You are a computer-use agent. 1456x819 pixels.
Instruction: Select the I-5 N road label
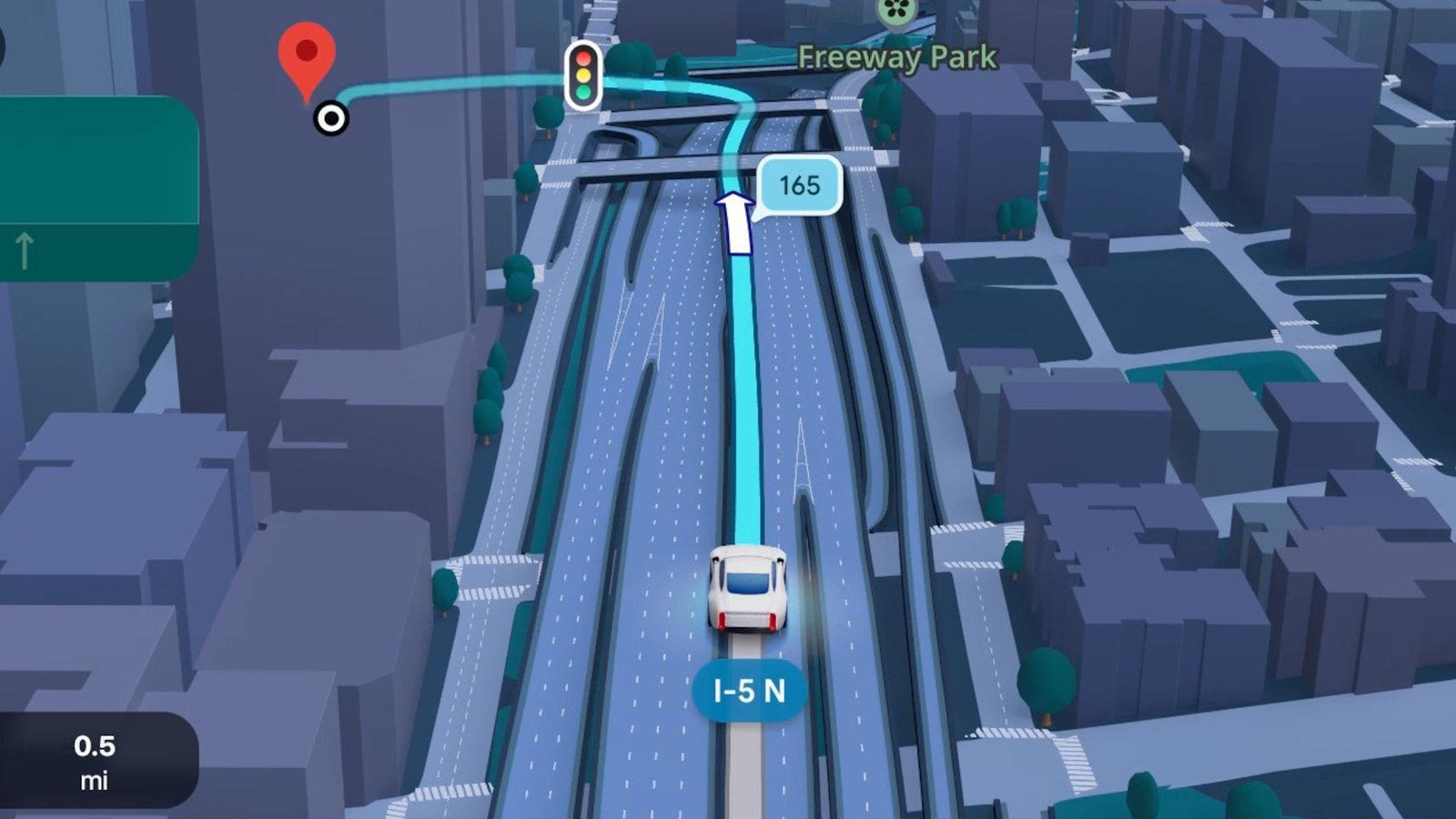749,692
